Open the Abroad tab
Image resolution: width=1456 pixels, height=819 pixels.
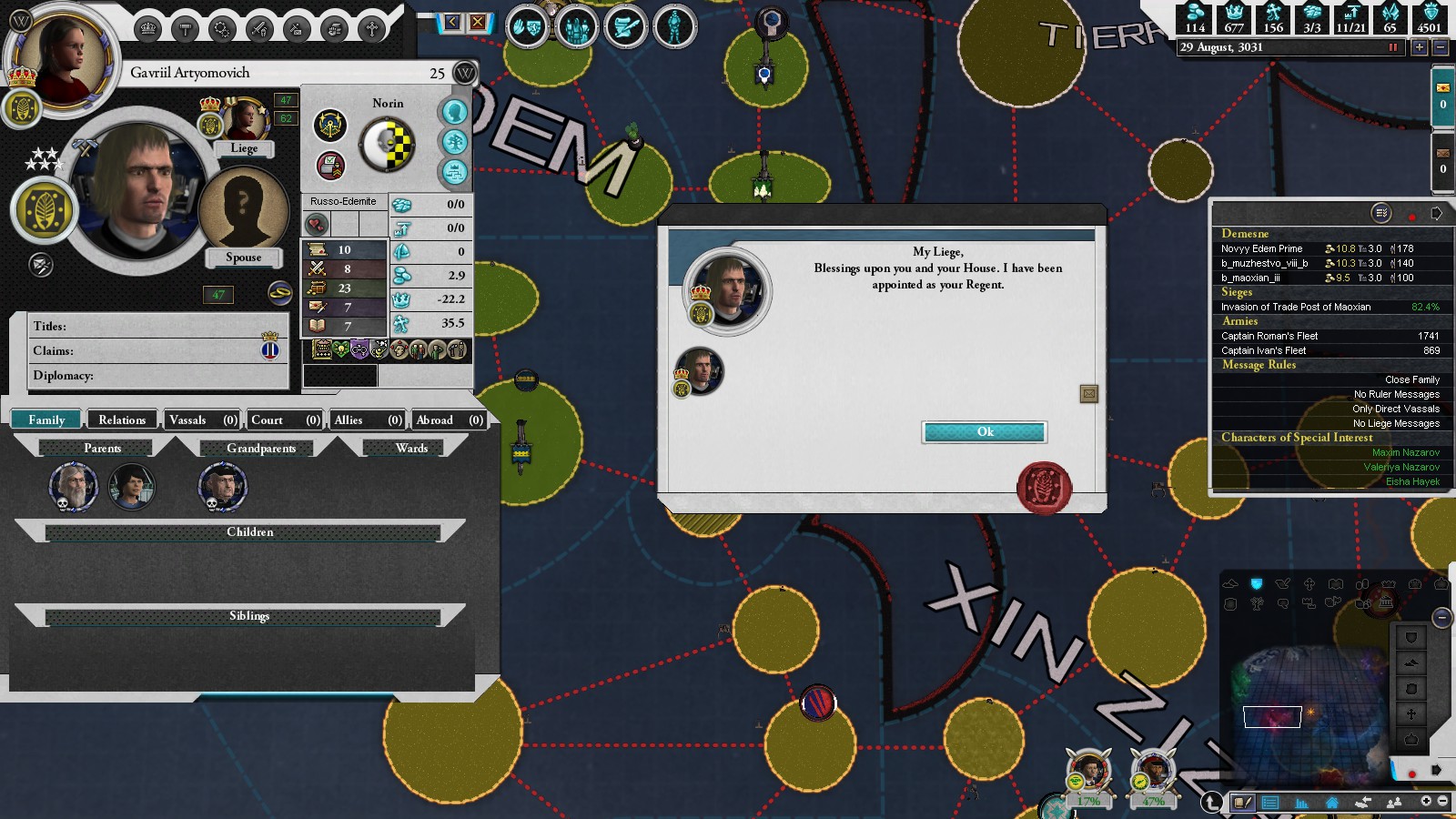(449, 420)
